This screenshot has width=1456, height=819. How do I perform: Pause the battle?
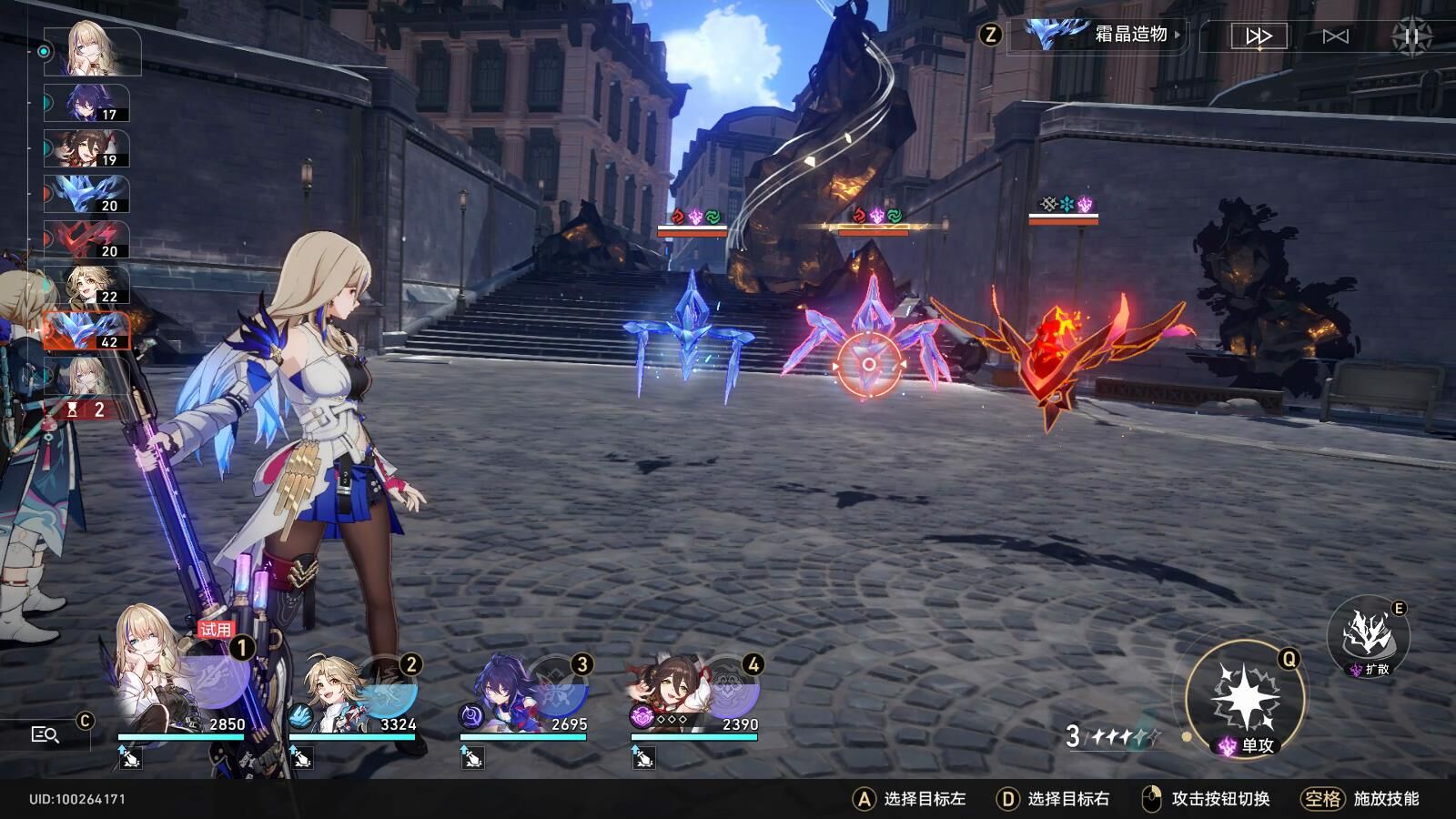1411,36
